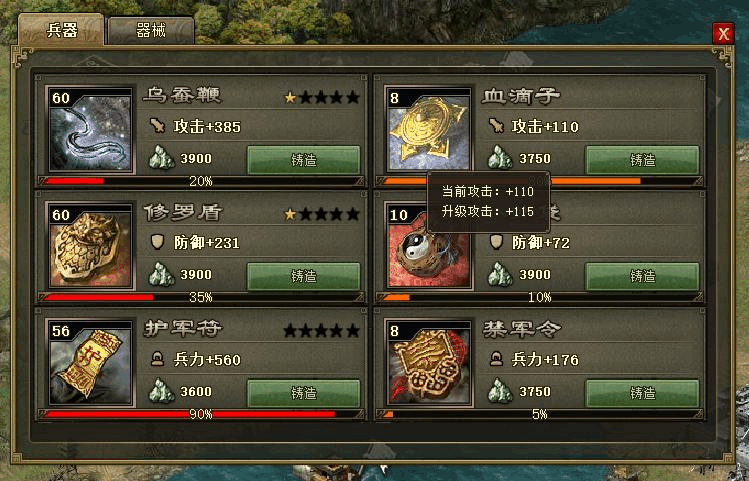Switch to the 兵器 tab
This screenshot has height=481, width=749.
pos(60,29)
